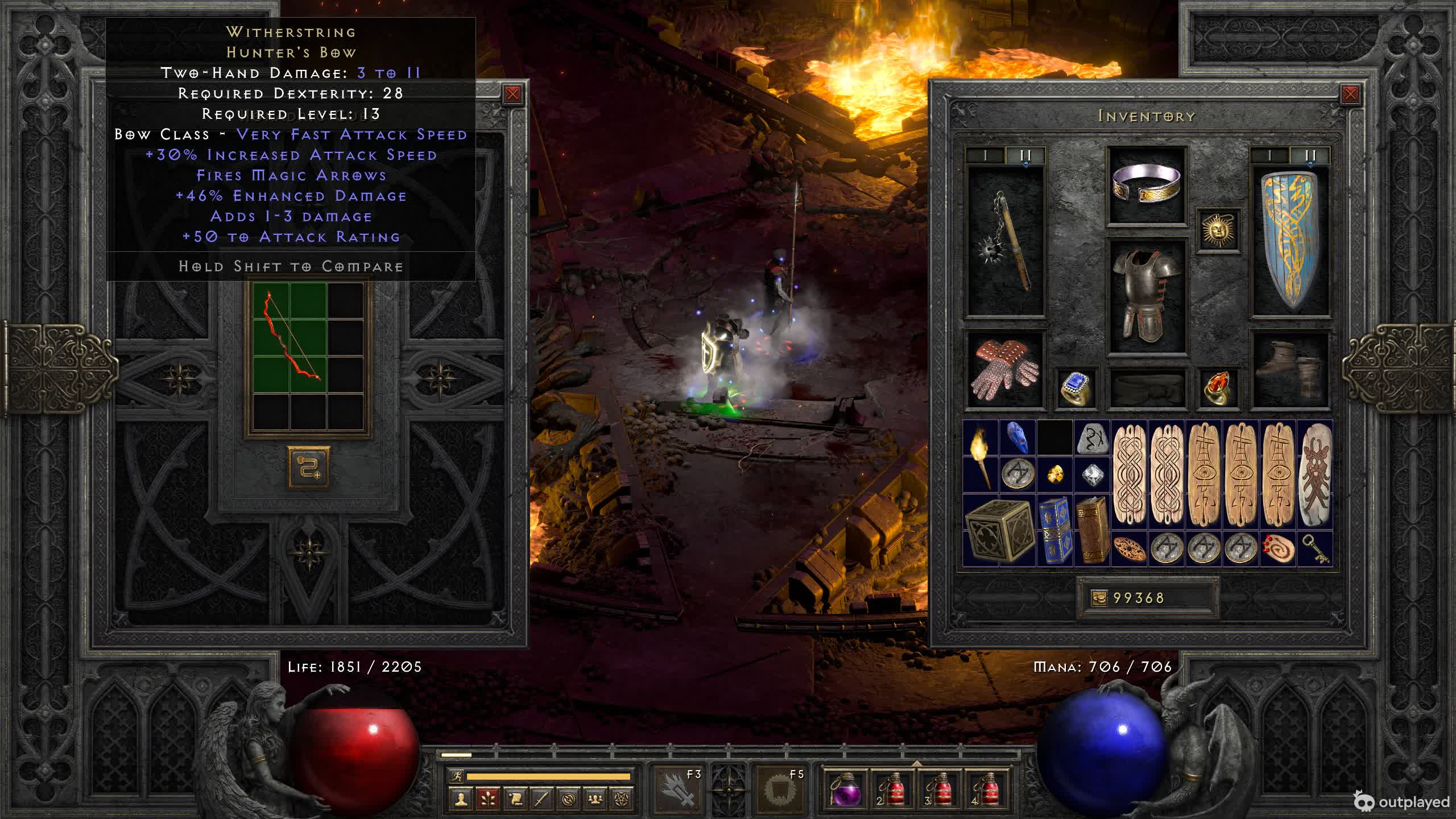Select the equipped blue kite shield
Screen dimensions: 1456x819
[x=1290, y=241]
